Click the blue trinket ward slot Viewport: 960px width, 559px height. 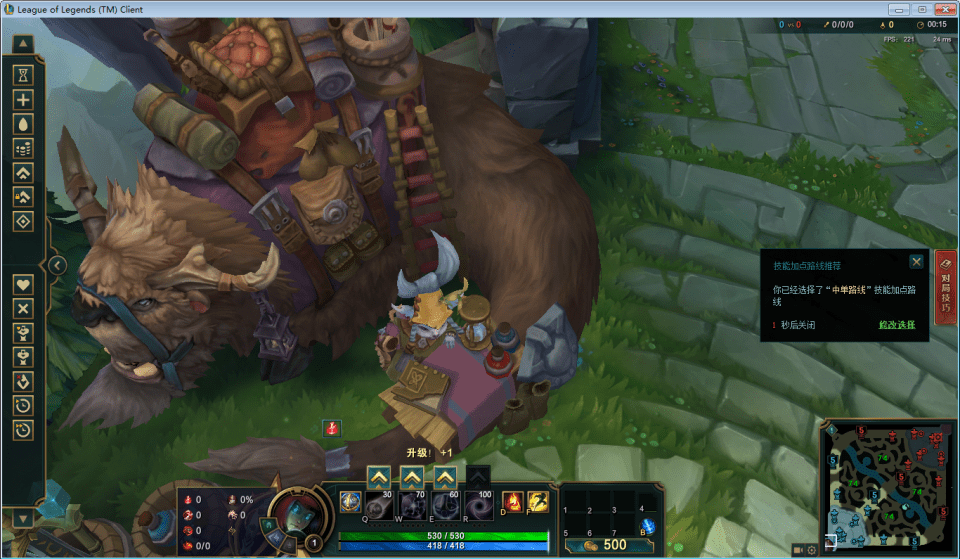tap(647, 524)
